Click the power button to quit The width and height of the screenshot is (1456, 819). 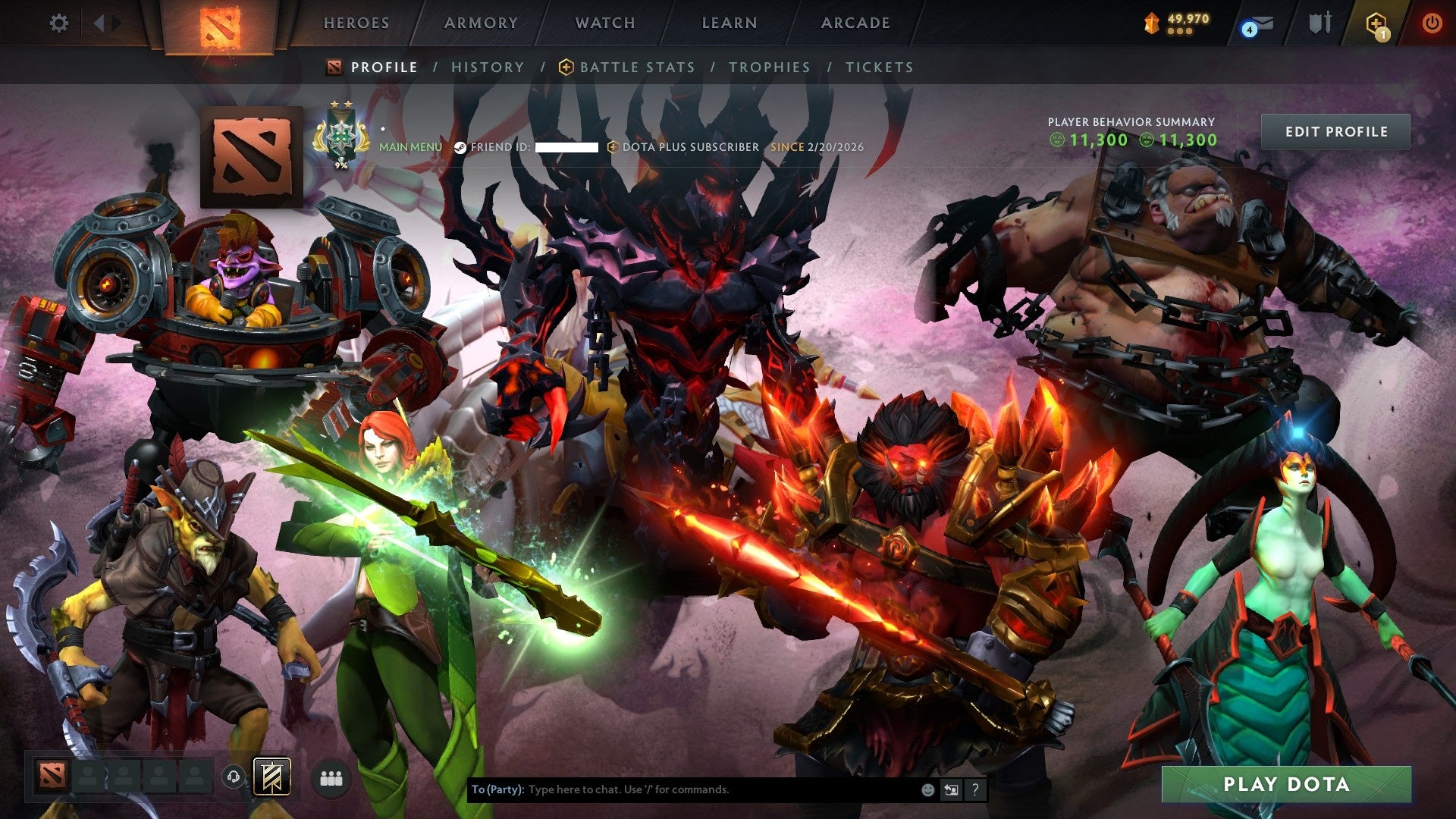click(1432, 24)
